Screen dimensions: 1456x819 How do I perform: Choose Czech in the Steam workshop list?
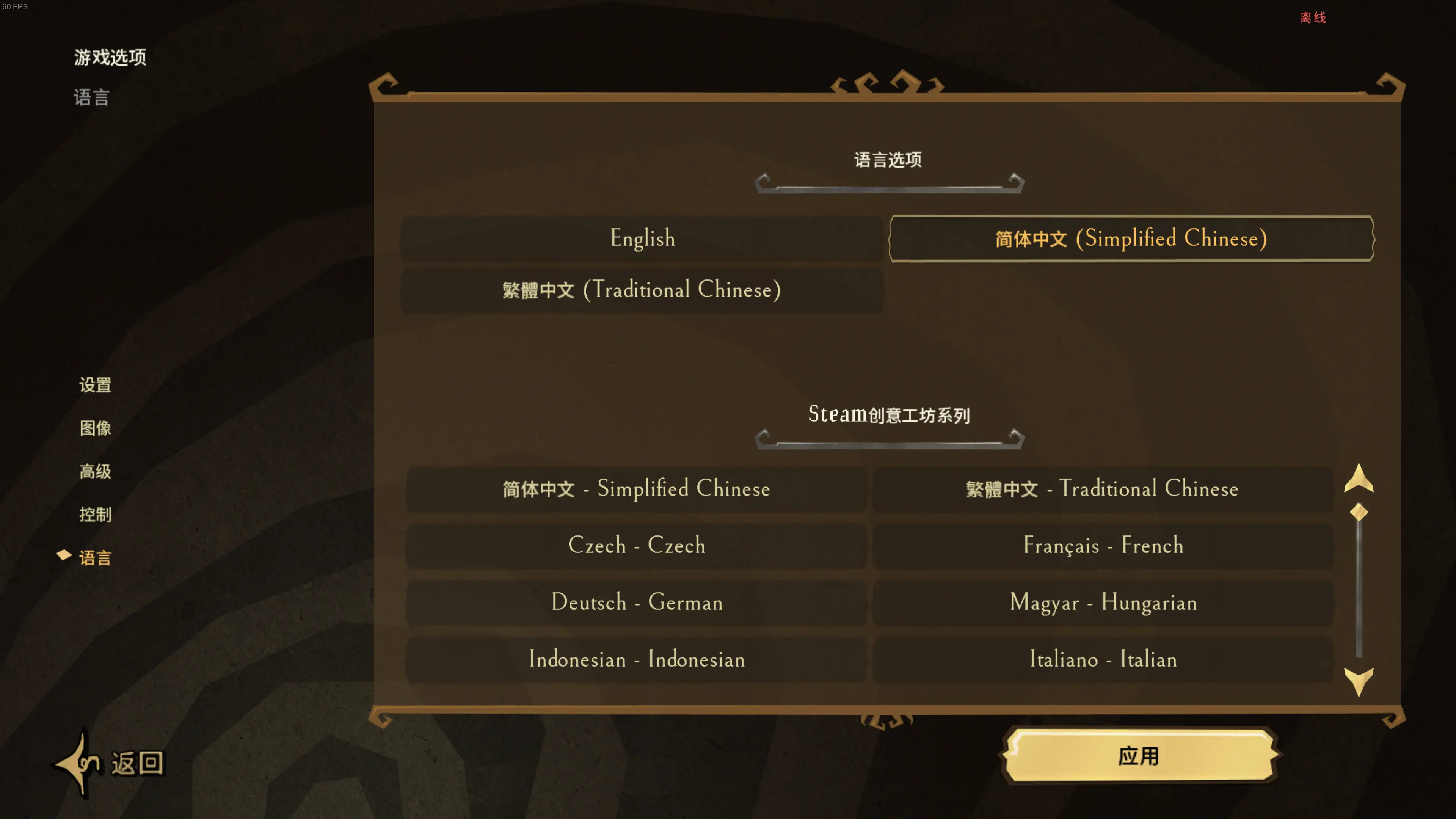(x=637, y=546)
